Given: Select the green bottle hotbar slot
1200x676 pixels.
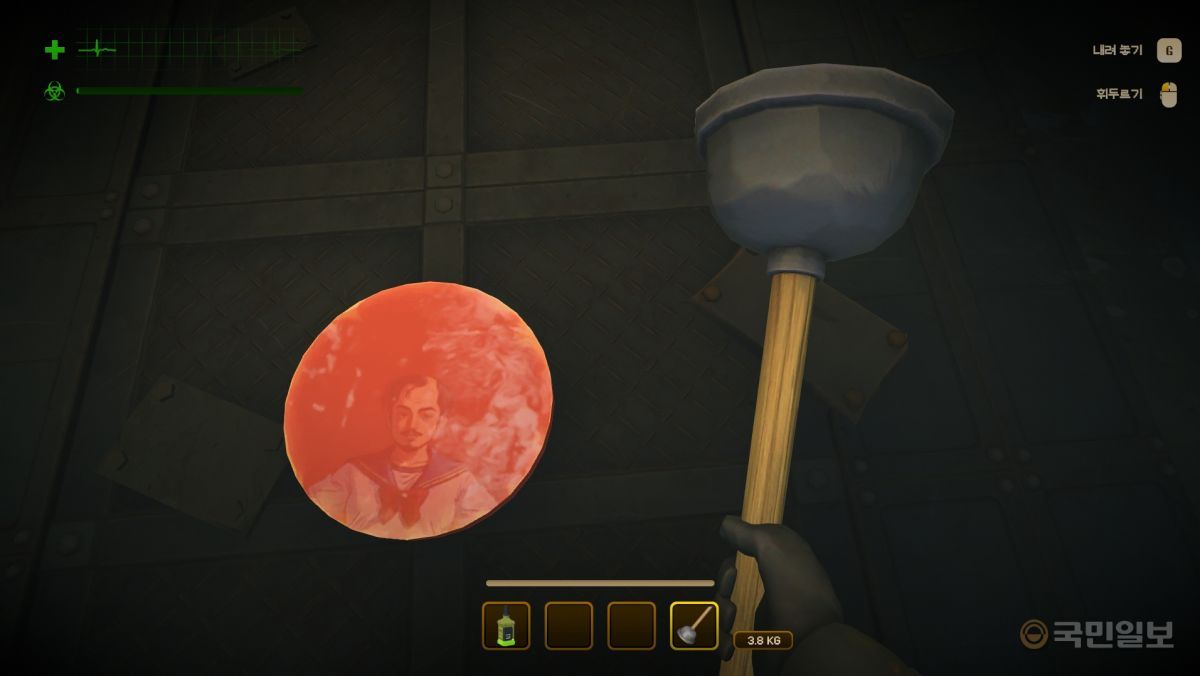Looking at the screenshot, I should [506, 626].
